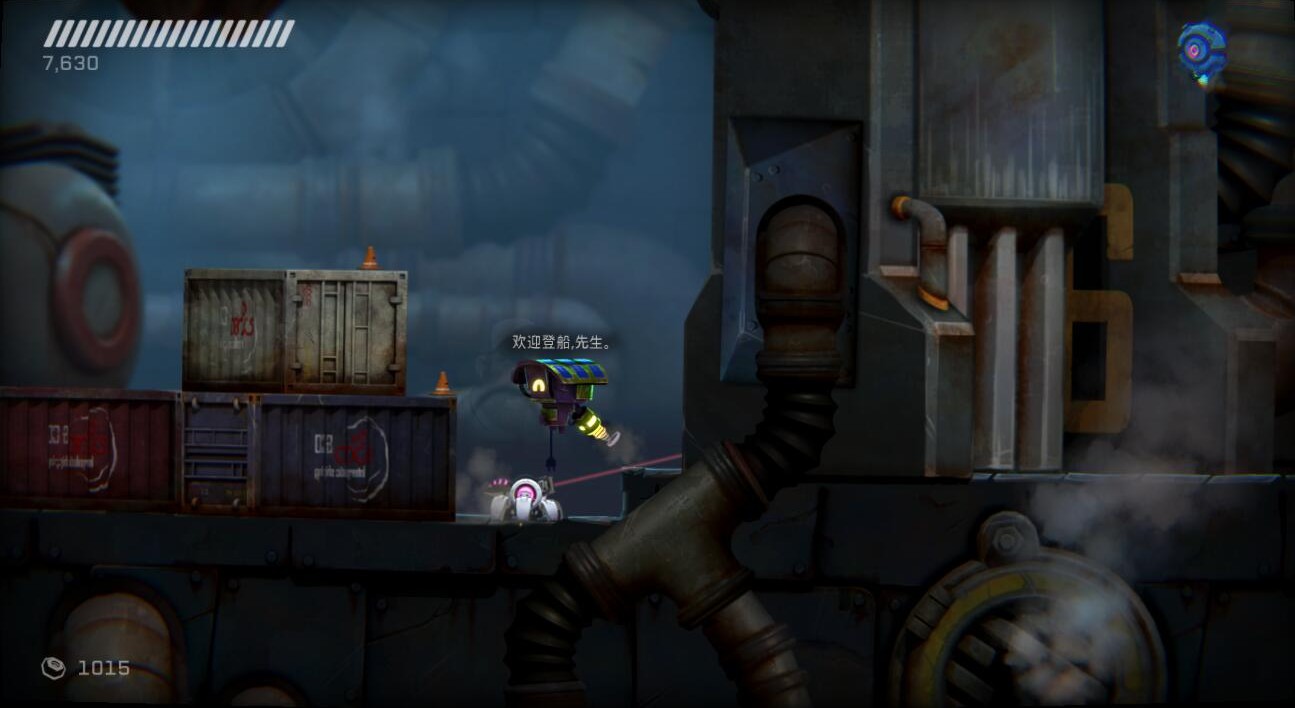Click the hex nut currency icon
1295x708 pixels.
pos(53,667)
